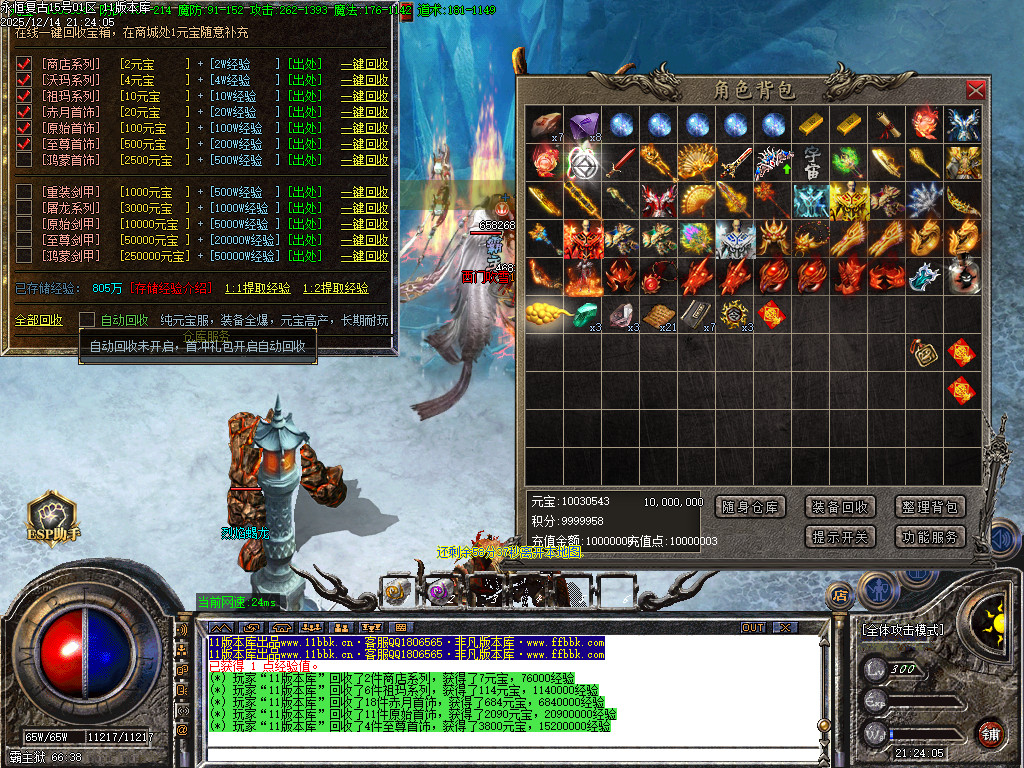Choose 1:1提取经验 to extract experience
This screenshot has height=768, width=1024.
[x=257, y=288]
